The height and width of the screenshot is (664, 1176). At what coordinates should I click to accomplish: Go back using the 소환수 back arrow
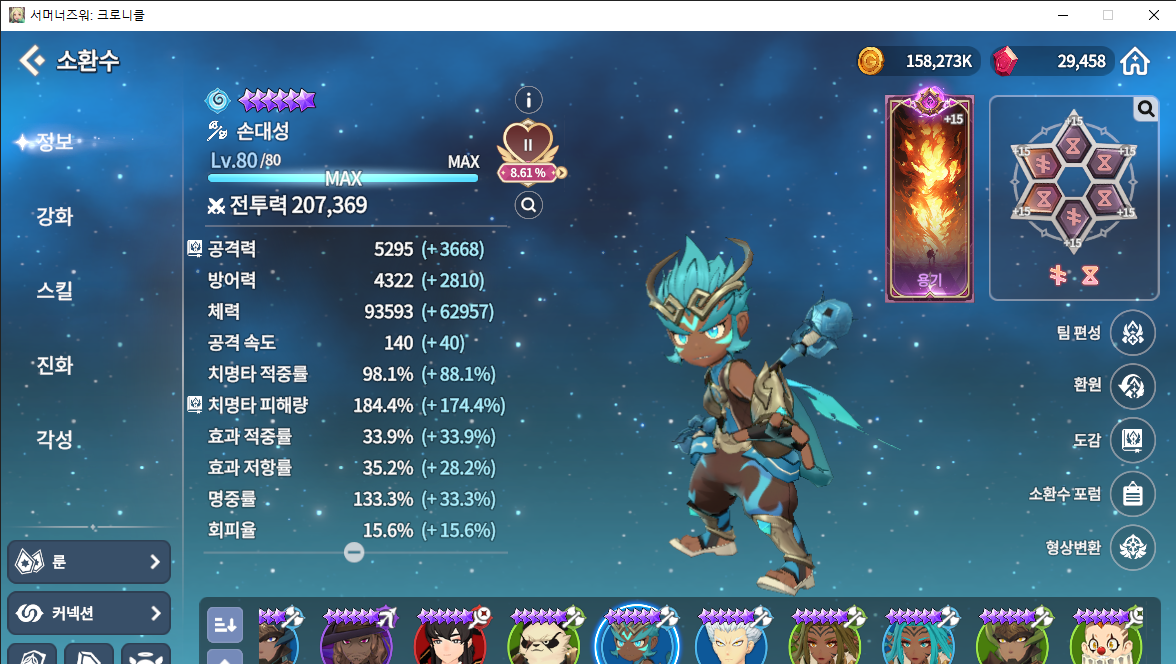32,61
